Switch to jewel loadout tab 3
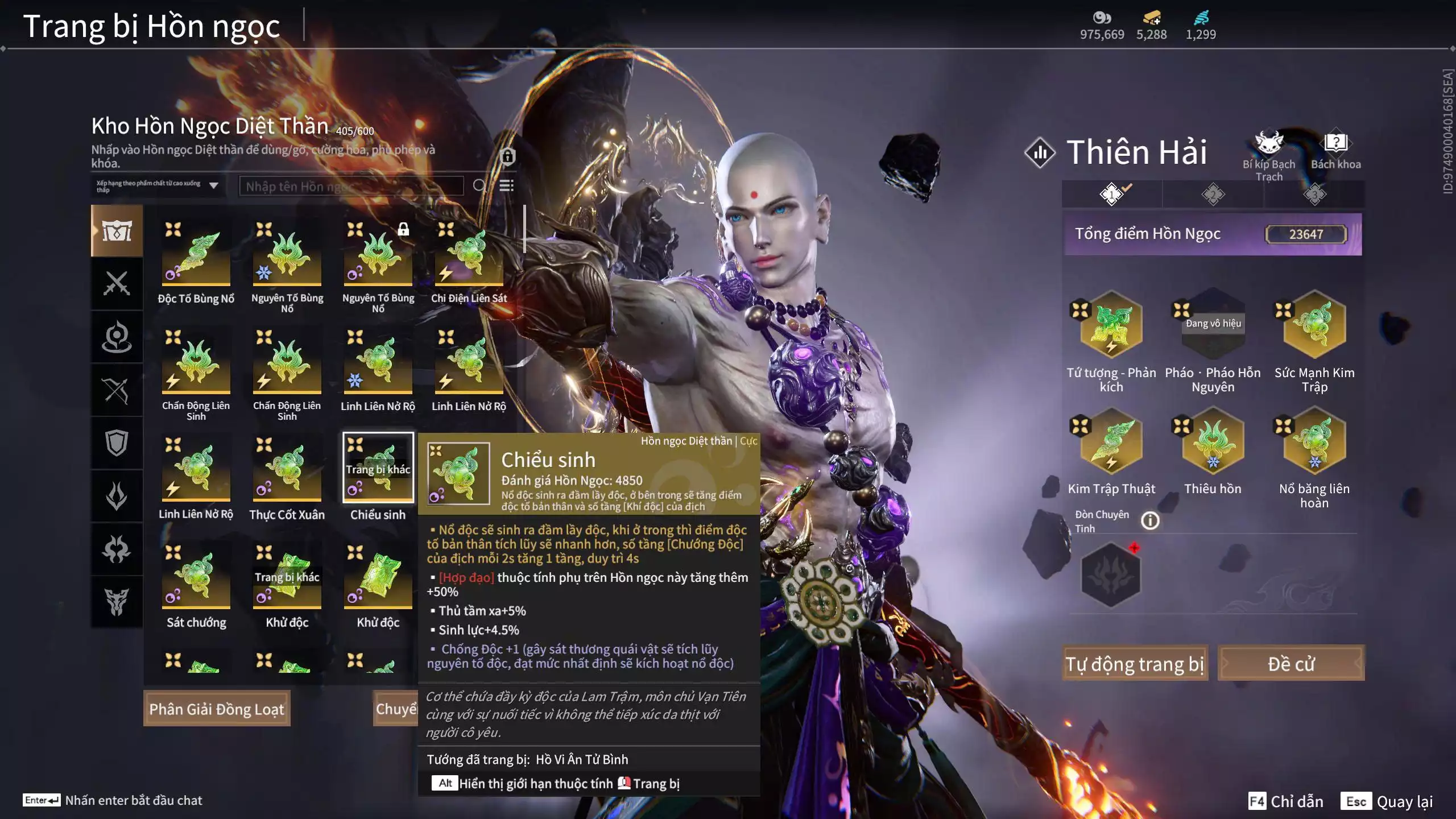 coord(1314,194)
